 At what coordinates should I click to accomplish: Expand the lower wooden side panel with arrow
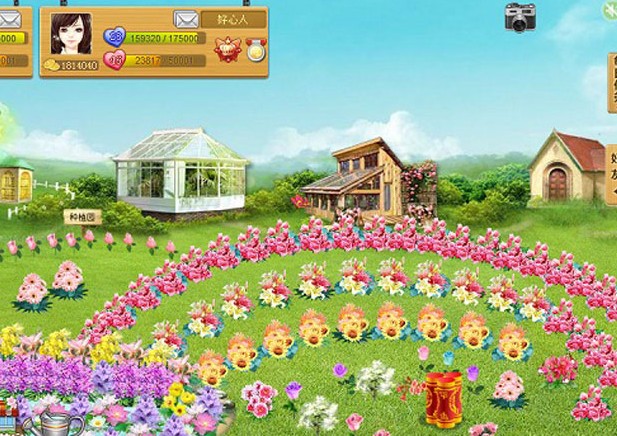(611, 175)
